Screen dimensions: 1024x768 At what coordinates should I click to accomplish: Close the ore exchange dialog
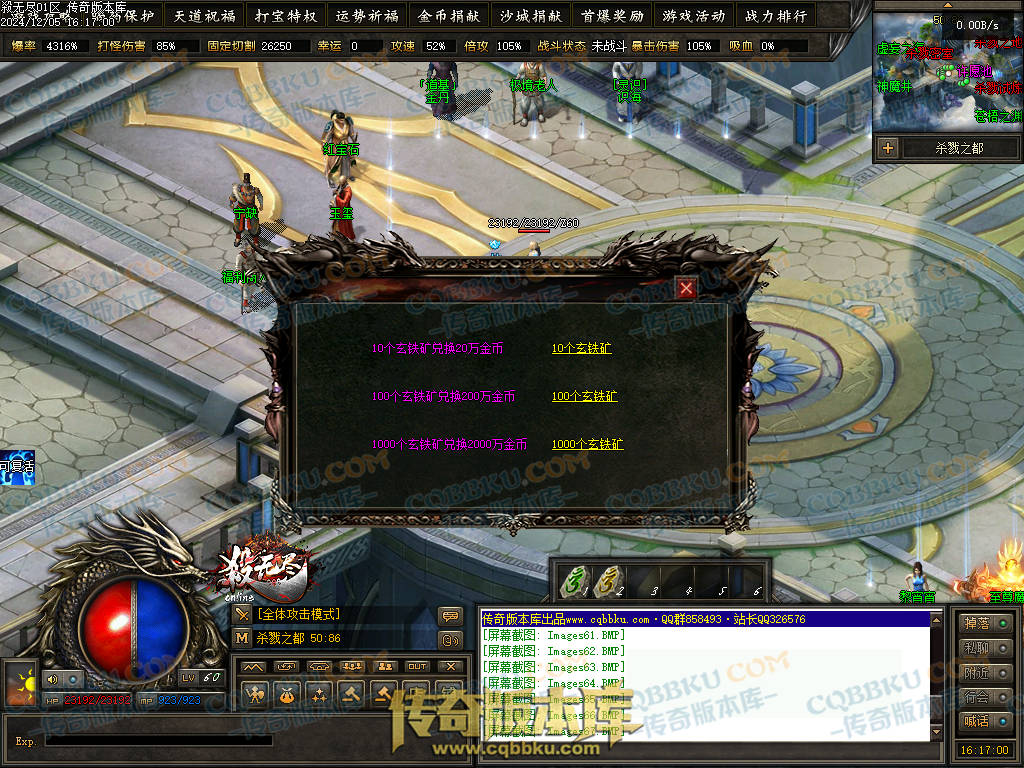tap(686, 289)
